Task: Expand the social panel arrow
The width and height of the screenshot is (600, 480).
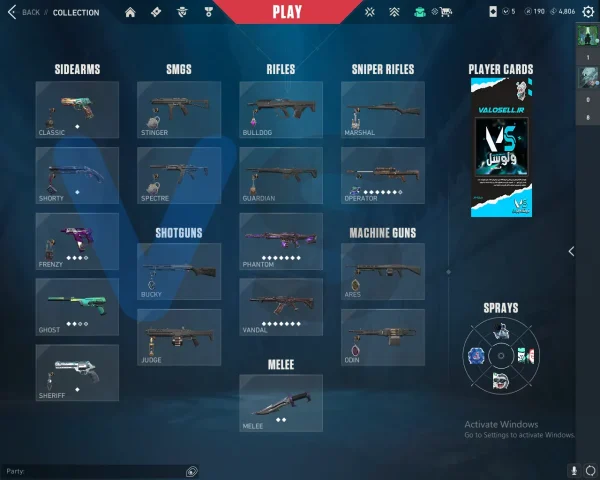Action: (x=571, y=251)
